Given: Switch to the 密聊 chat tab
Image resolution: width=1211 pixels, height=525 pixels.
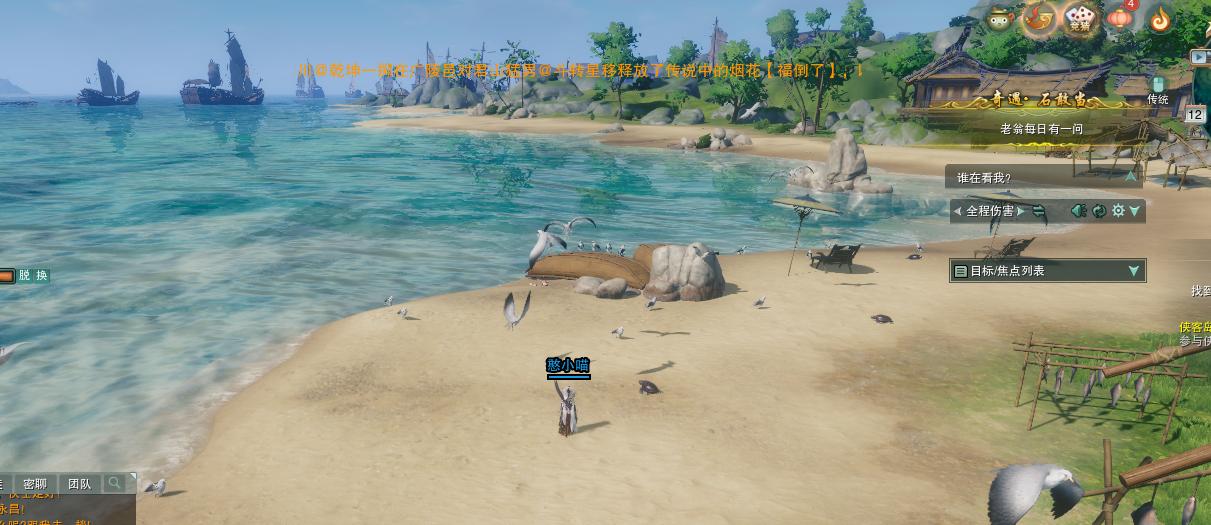Looking at the screenshot, I should 35,484.
